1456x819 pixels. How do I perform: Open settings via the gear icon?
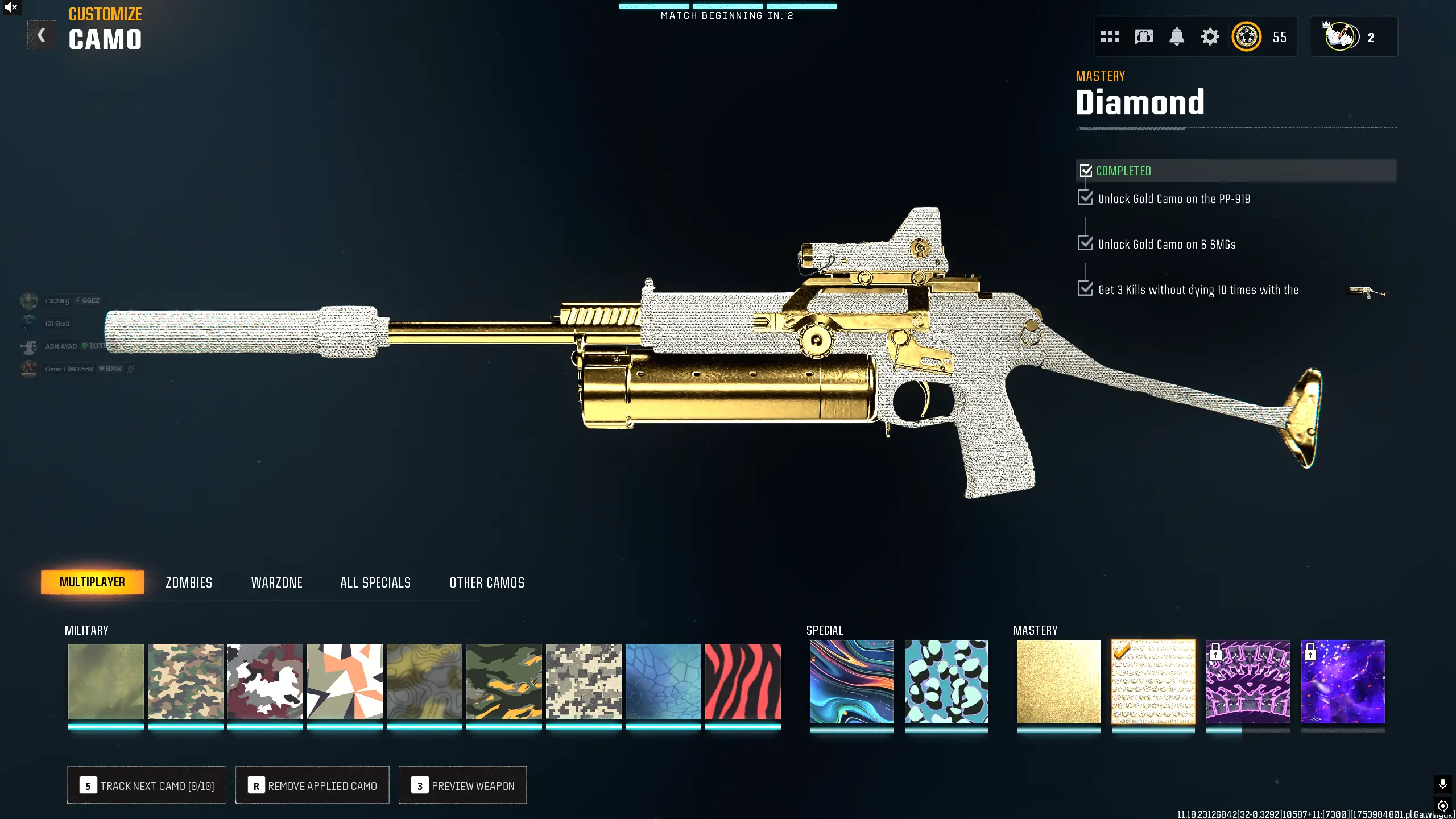[1210, 37]
